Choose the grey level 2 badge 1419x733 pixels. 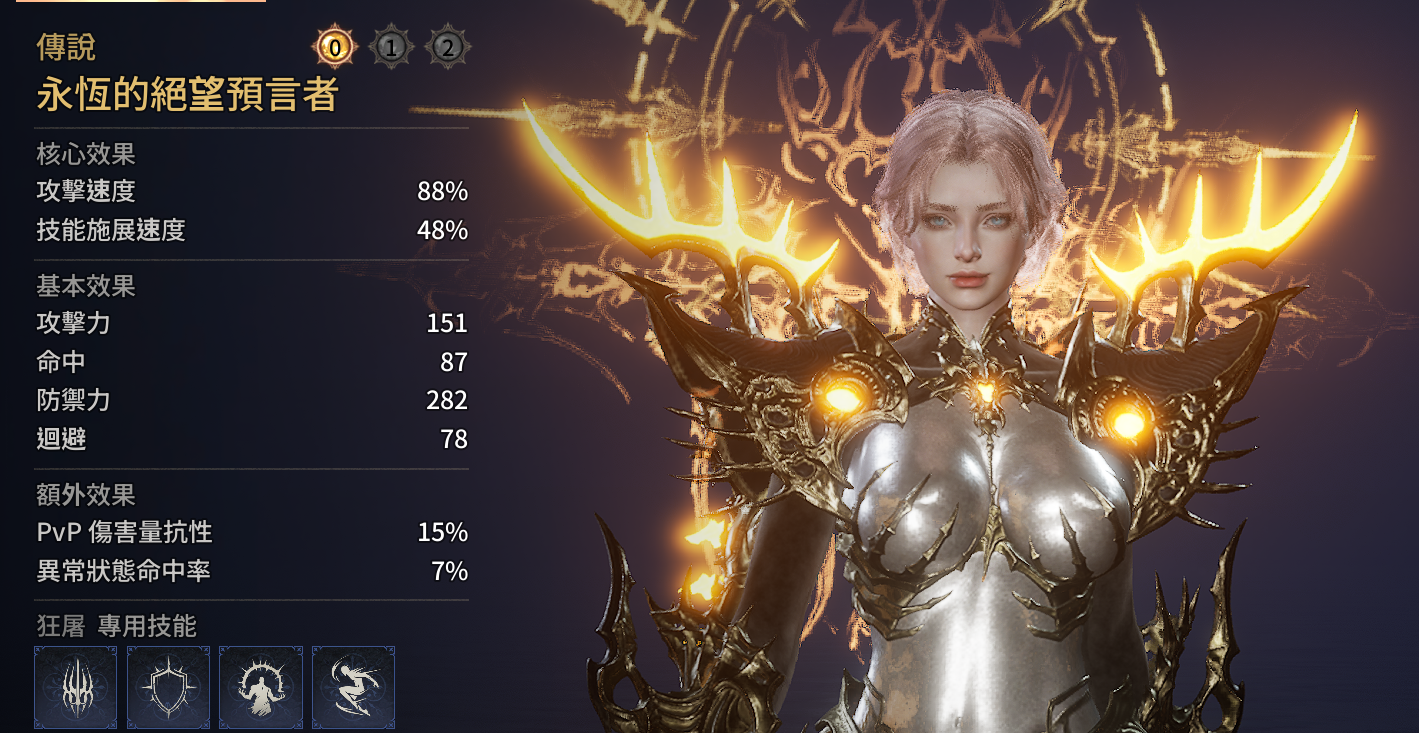point(447,47)
